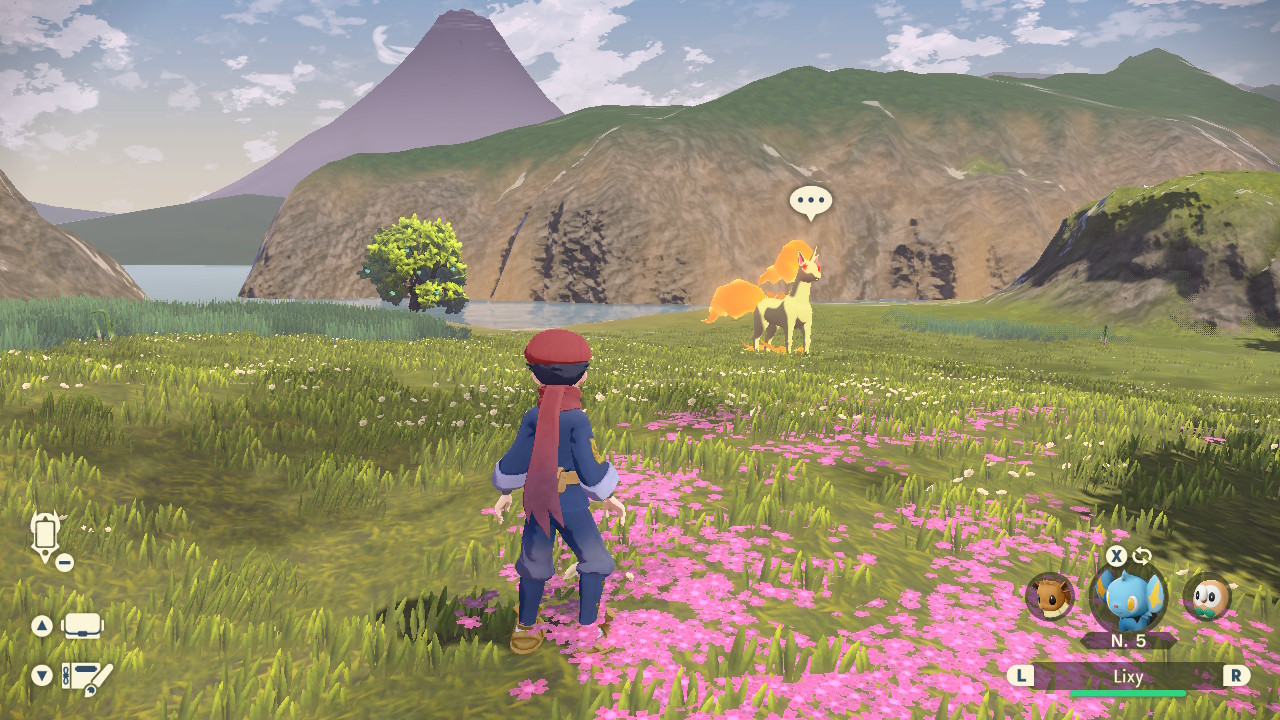The width and height of the screenshot is (1280, 720).
Task: Select Eevee from the party selector
Action: tap(1050, 597)
